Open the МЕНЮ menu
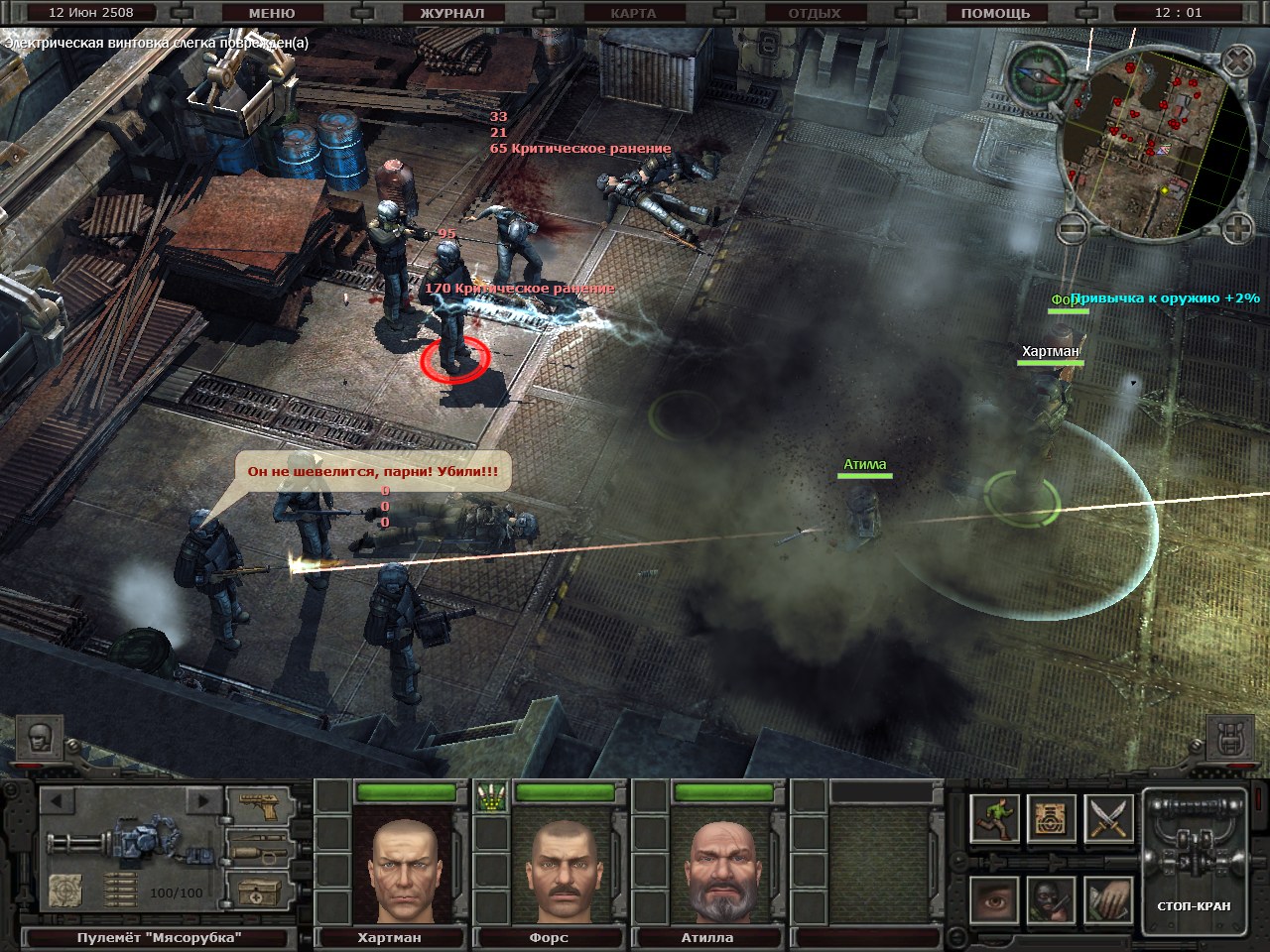The width and height of the screenshot is (1270, 952). tap(271, 13)
